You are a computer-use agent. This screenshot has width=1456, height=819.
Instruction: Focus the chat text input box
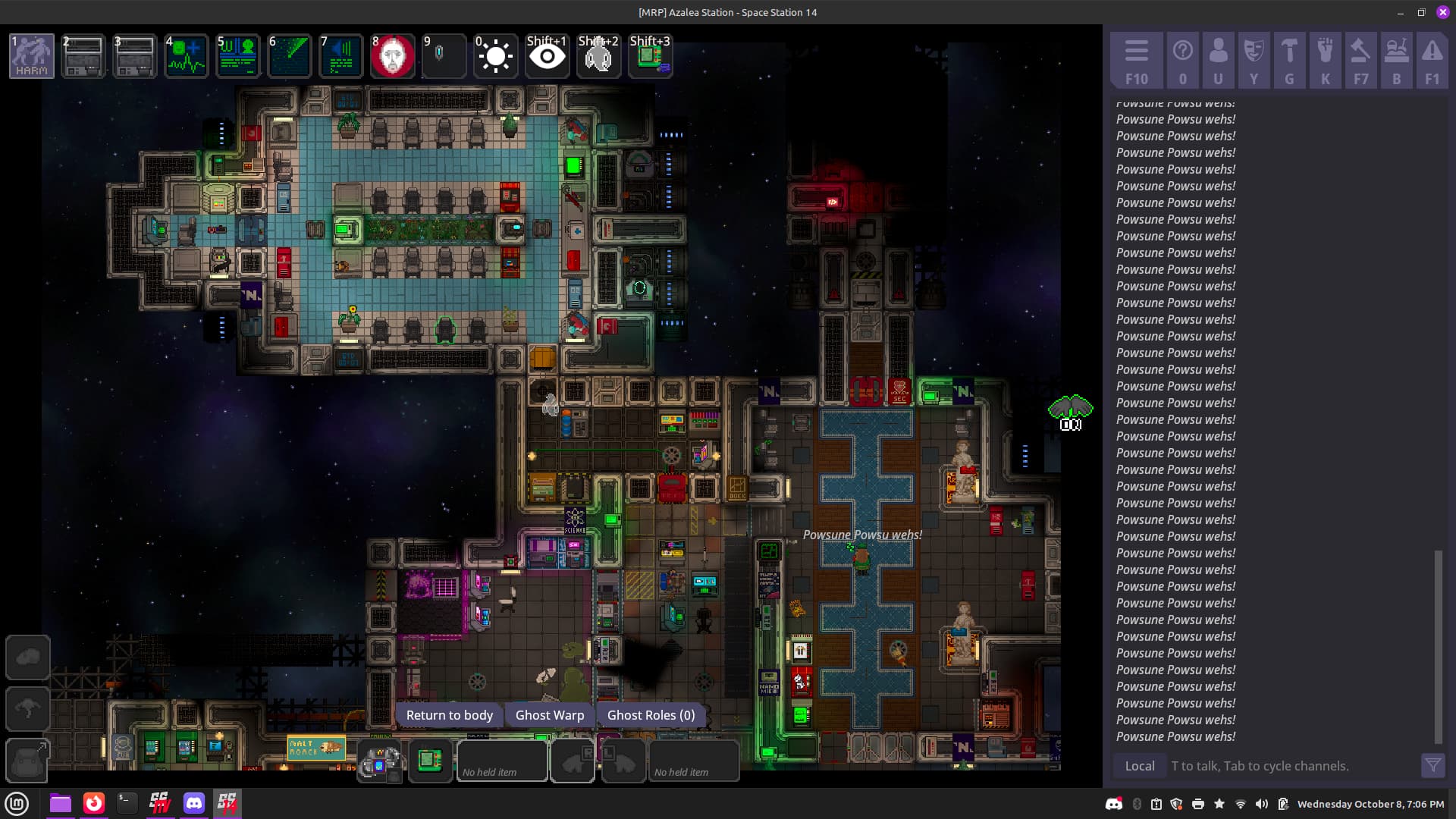(x=1289, y=766)
